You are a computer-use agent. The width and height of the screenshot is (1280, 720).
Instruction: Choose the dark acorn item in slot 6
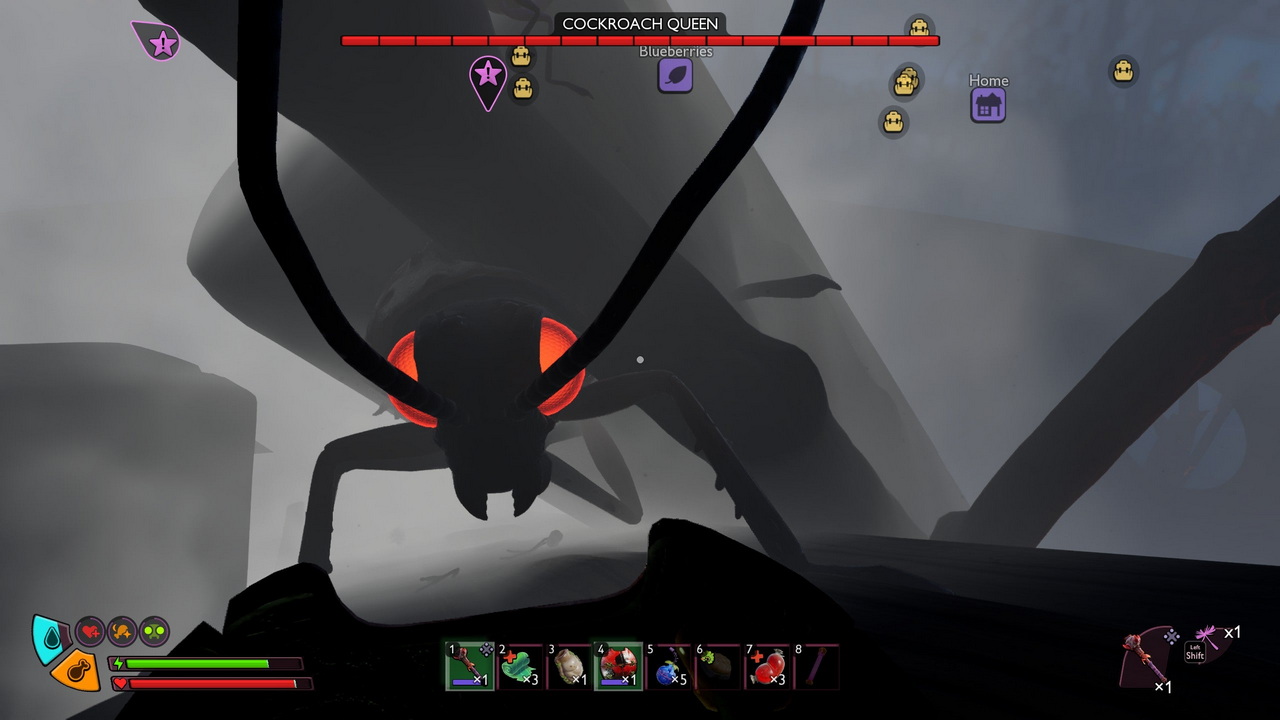(718, 666)
